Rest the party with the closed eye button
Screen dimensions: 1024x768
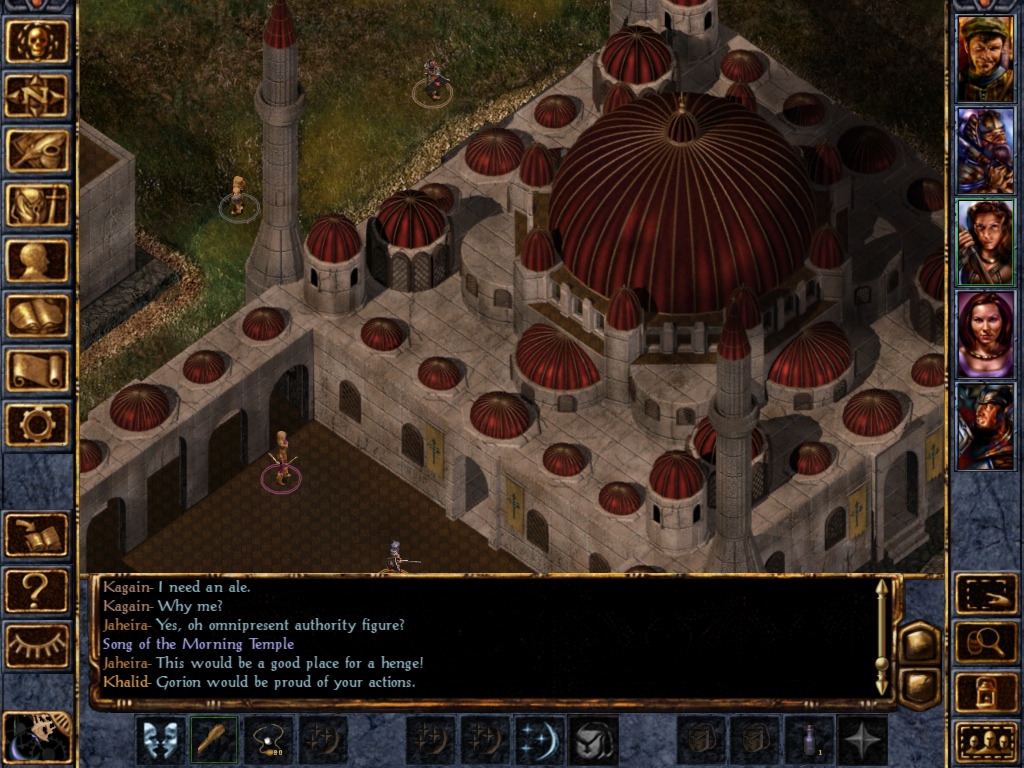tap(37, 645)
